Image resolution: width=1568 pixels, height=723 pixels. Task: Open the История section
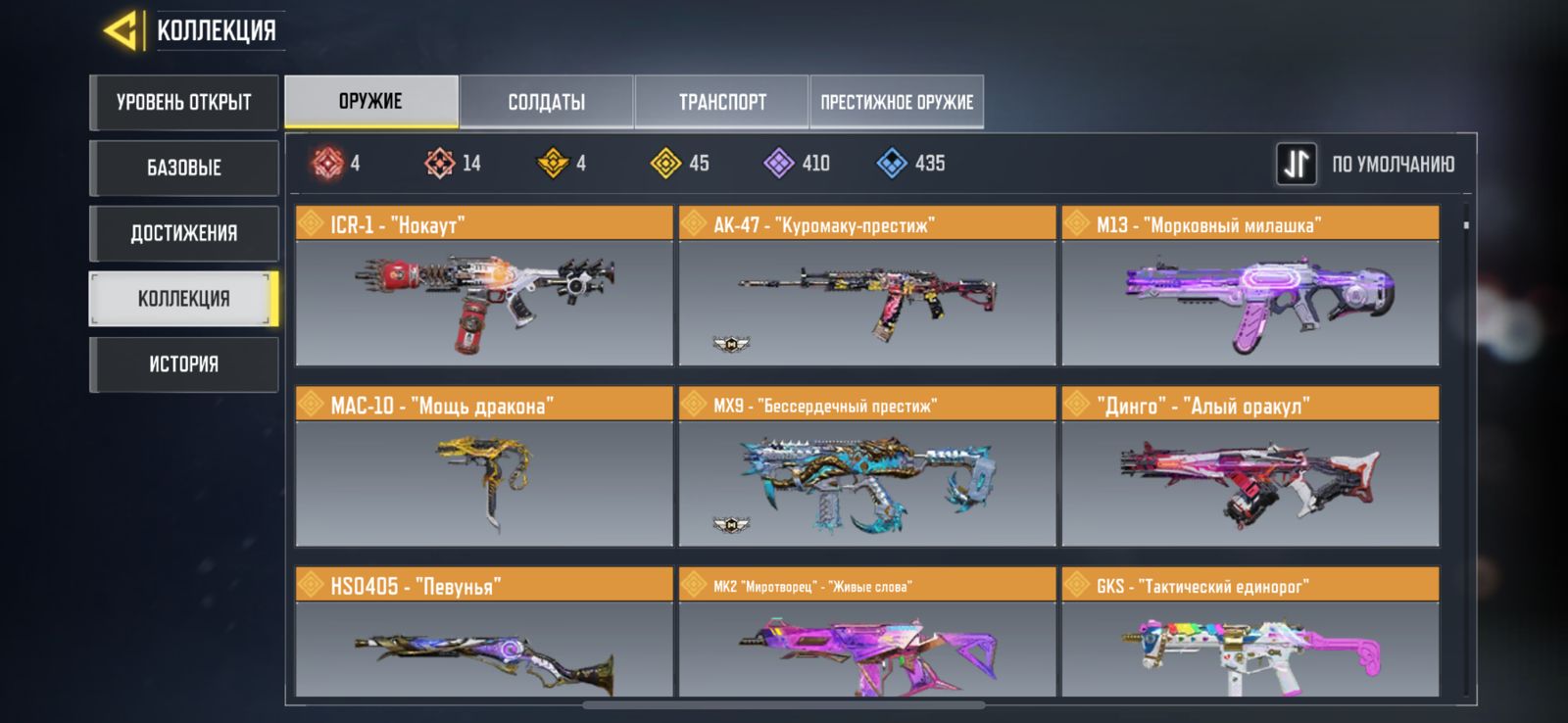(x=184, y=364)
